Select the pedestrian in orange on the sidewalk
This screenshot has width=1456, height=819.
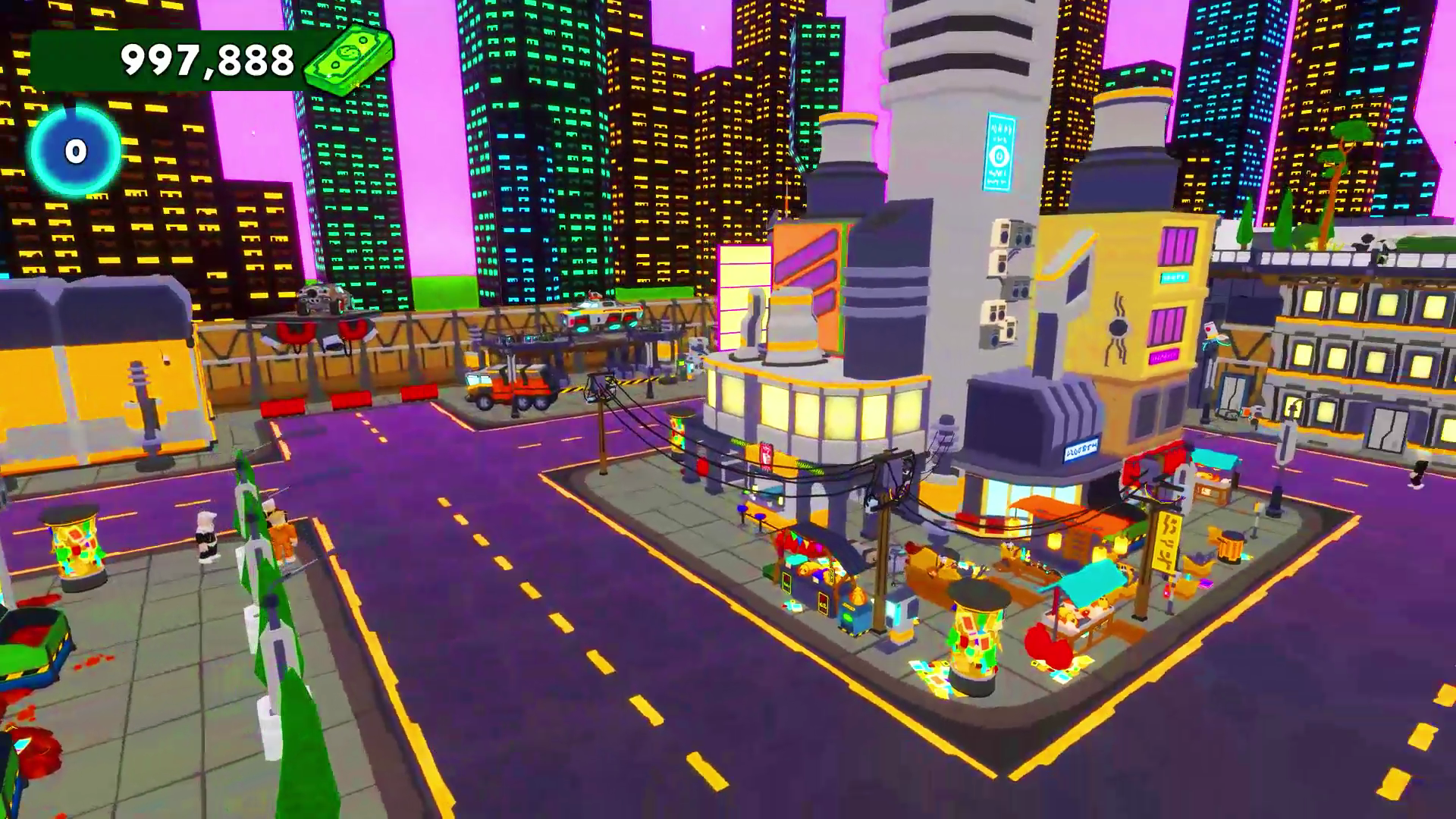tap(282, 537)
